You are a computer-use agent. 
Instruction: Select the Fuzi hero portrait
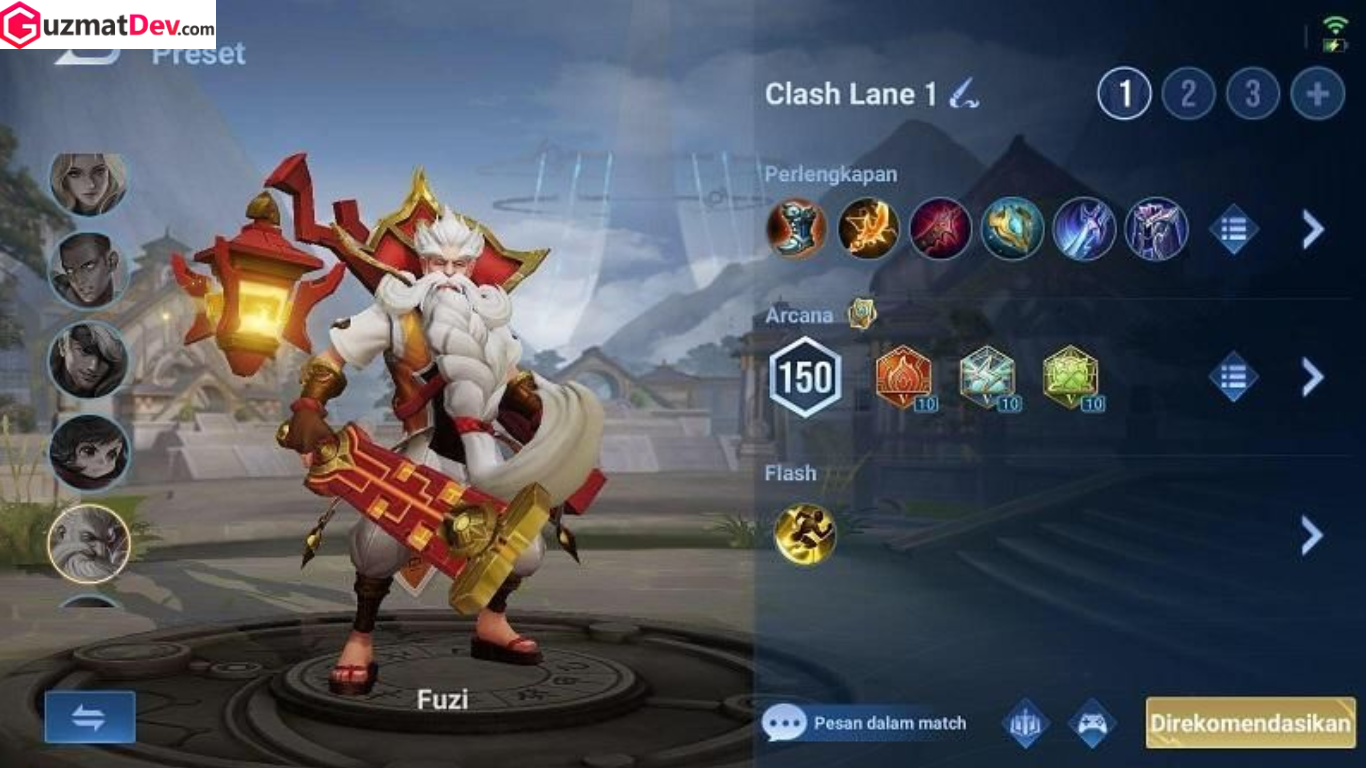(x=88, y=543)
